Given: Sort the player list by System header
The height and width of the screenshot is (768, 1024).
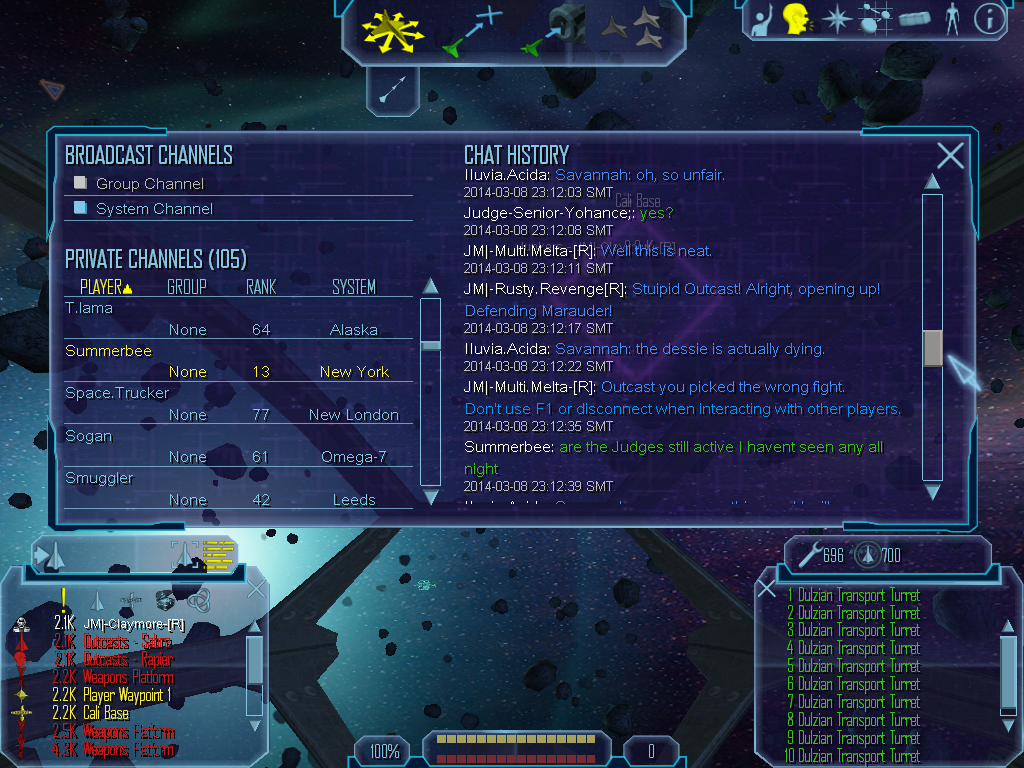Looking at the screenshot, I should [x=354, y=287].
